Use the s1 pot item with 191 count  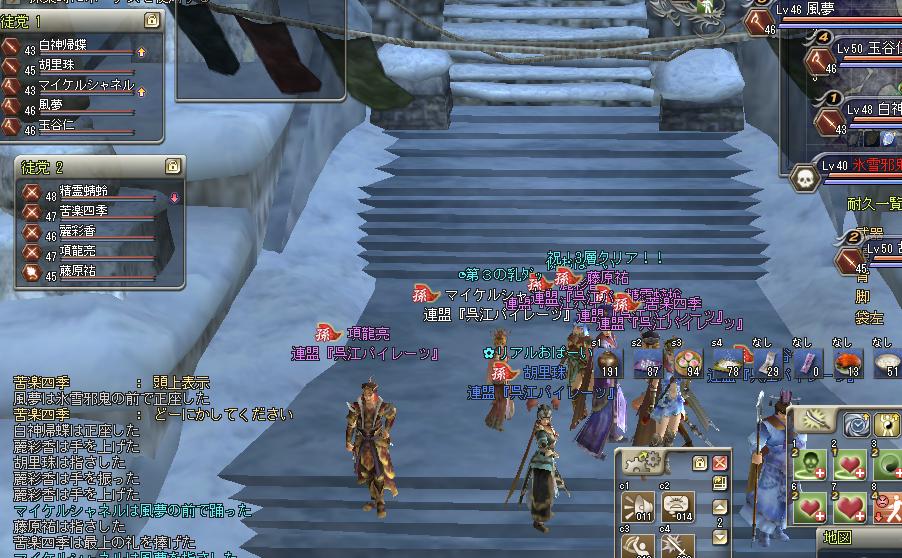coord(609,364)
